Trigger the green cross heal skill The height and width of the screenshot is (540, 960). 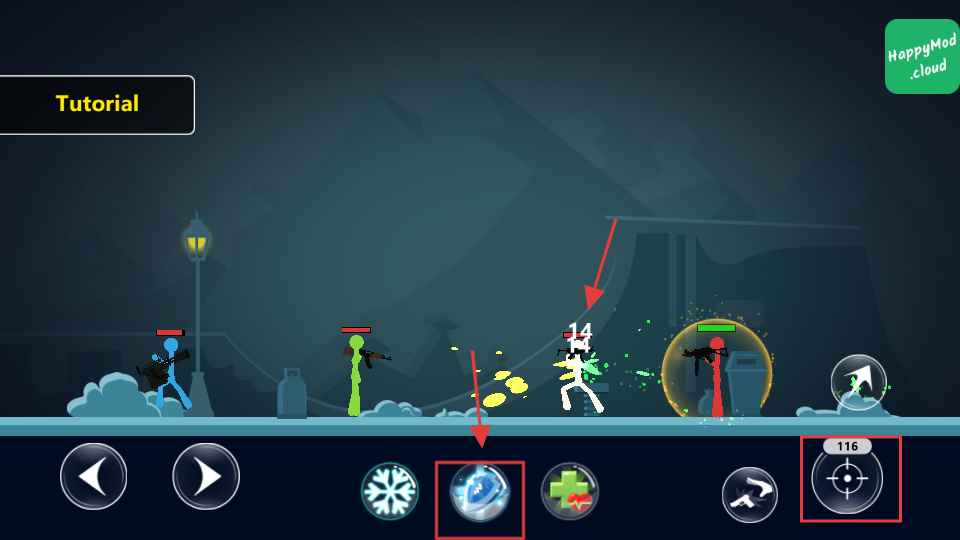coord(570,491)
